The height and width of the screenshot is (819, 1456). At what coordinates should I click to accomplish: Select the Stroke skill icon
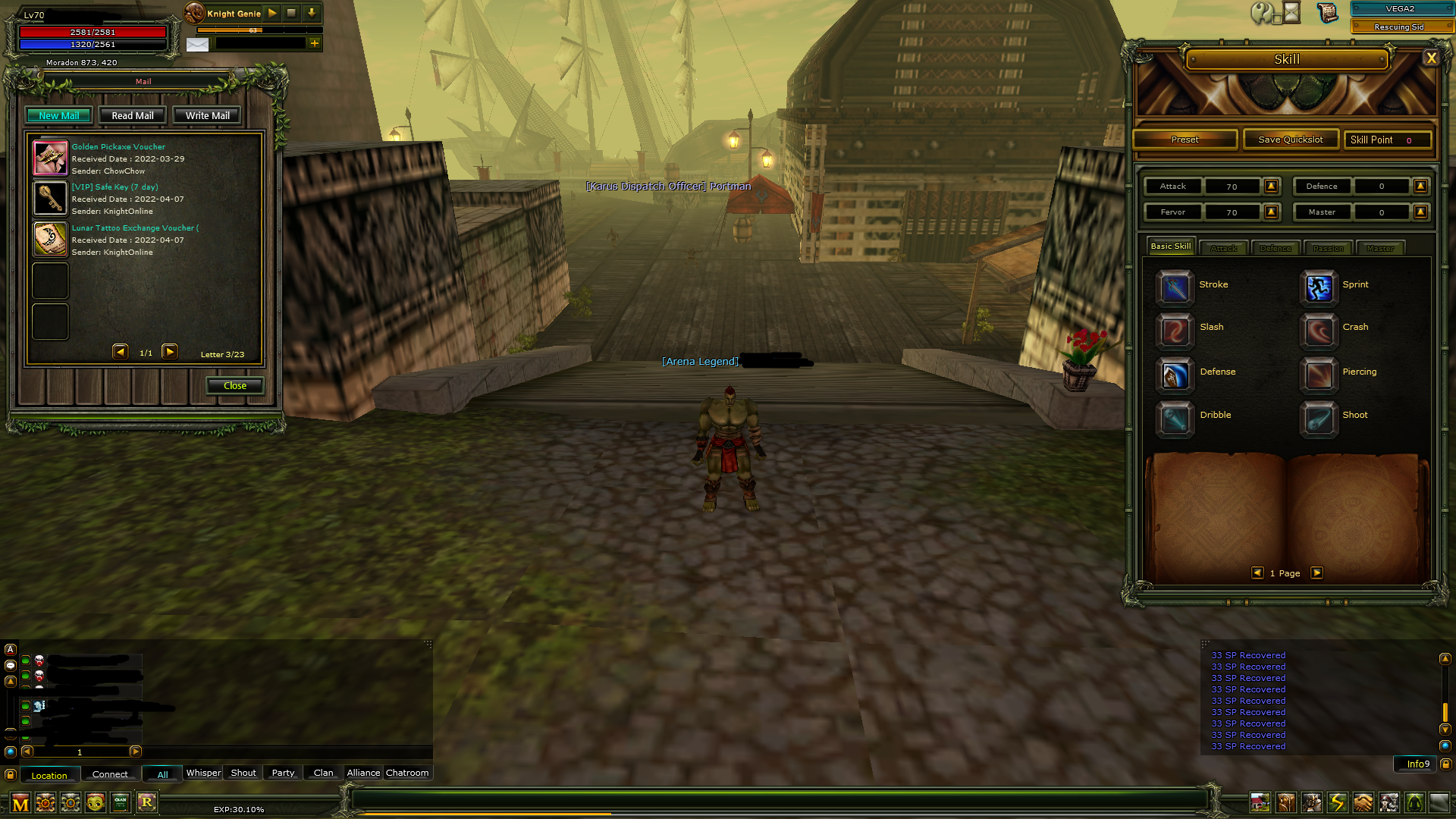tap(1174, 289)
